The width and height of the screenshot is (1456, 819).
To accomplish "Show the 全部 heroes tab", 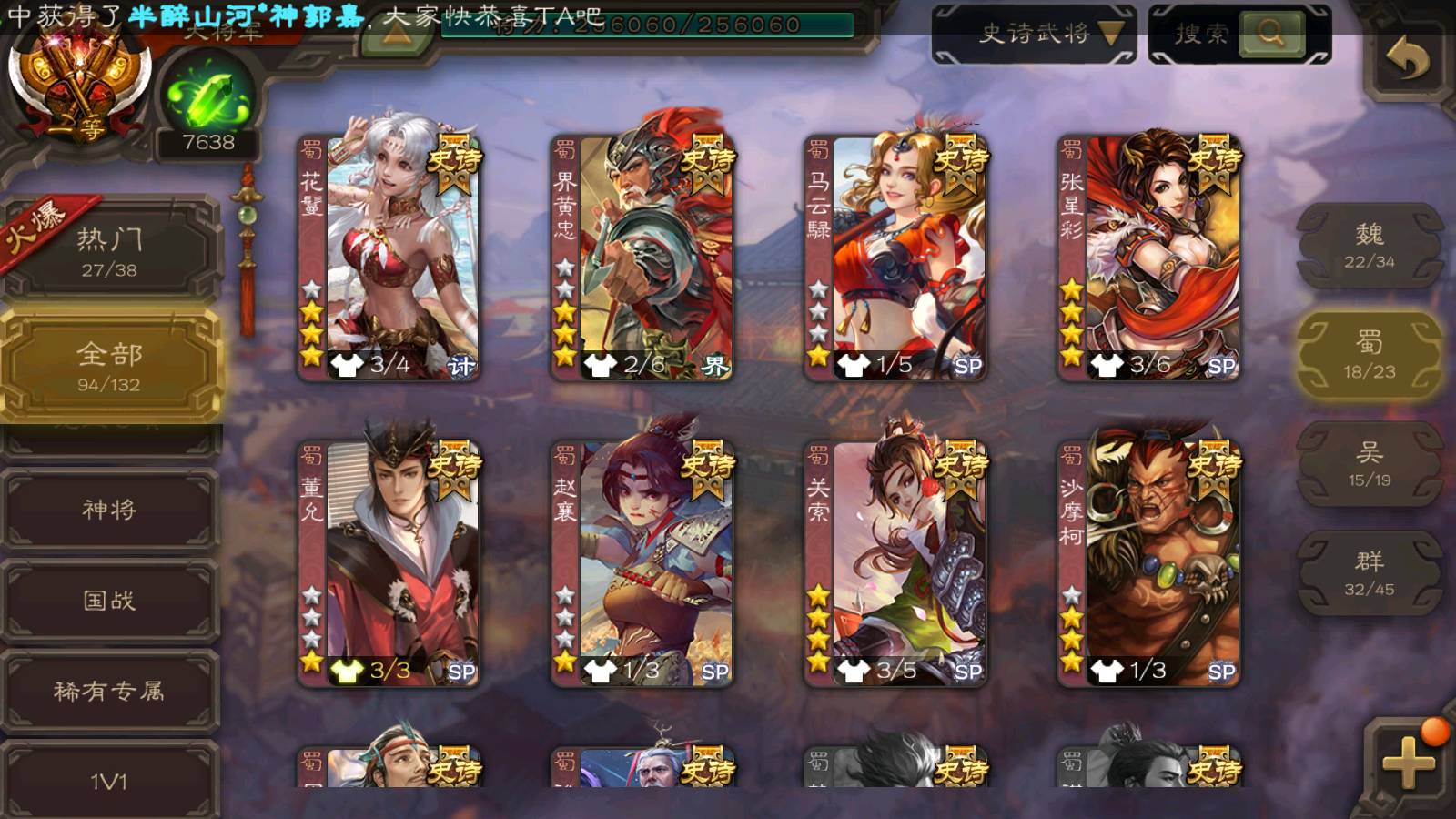I will click(x=109, y=366).
